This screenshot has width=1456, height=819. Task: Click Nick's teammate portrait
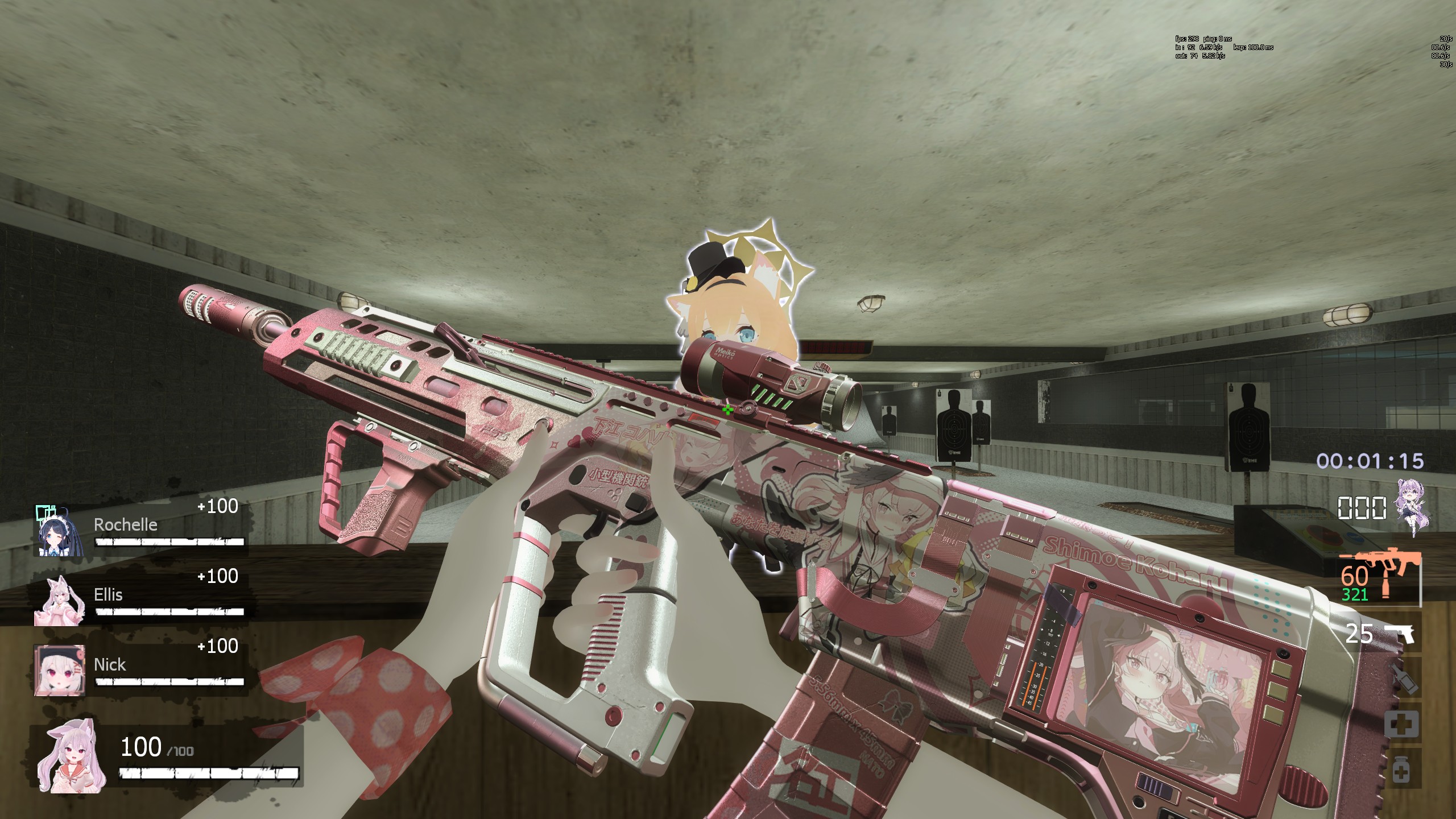click(x=60, y=670)
